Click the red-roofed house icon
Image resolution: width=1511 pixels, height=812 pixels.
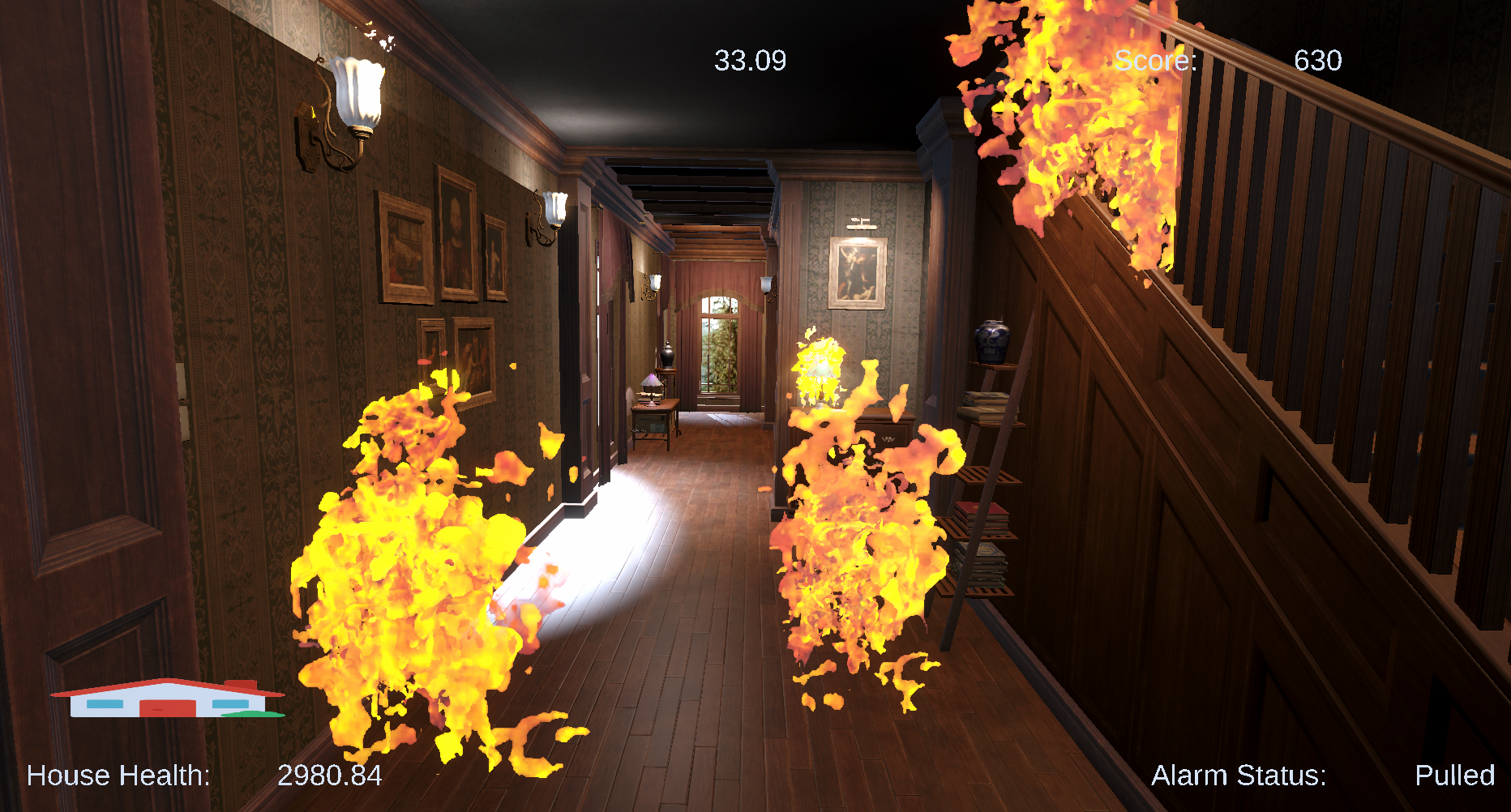click(168, 699)
